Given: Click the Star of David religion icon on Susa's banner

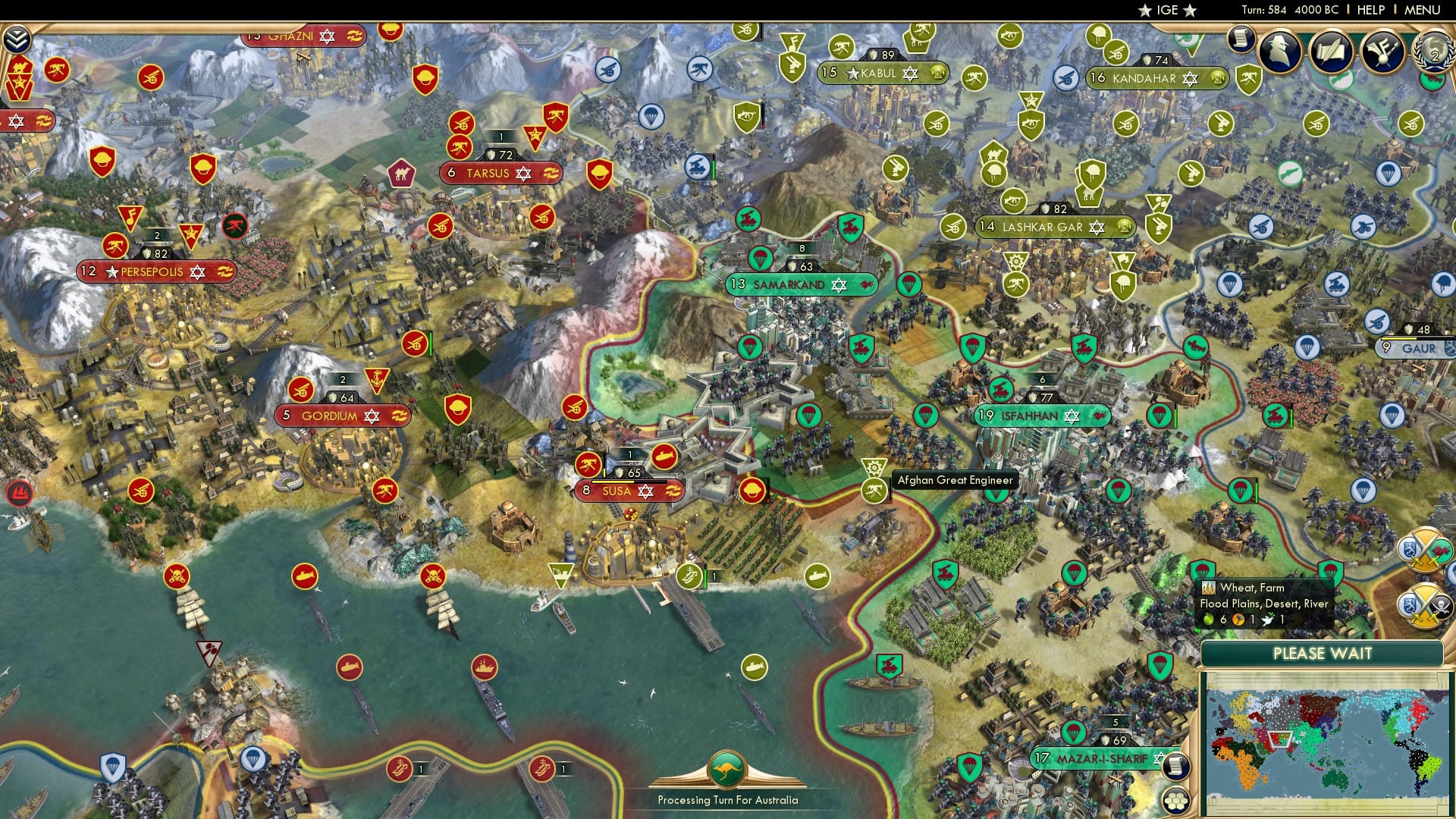Looking at the screenshot, I should (x=645, y=491).
